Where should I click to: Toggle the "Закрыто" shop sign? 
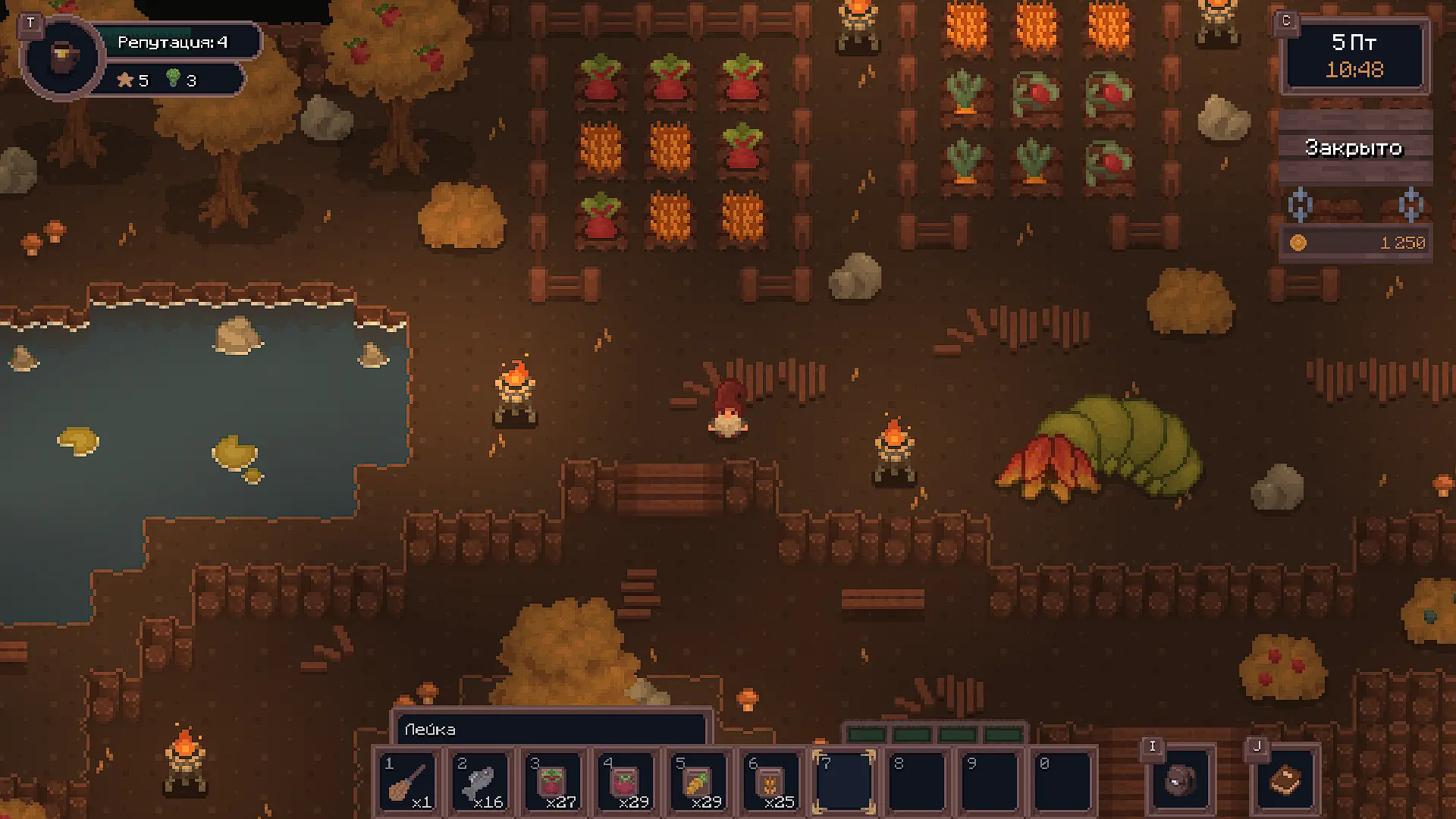pos(1354,147)
